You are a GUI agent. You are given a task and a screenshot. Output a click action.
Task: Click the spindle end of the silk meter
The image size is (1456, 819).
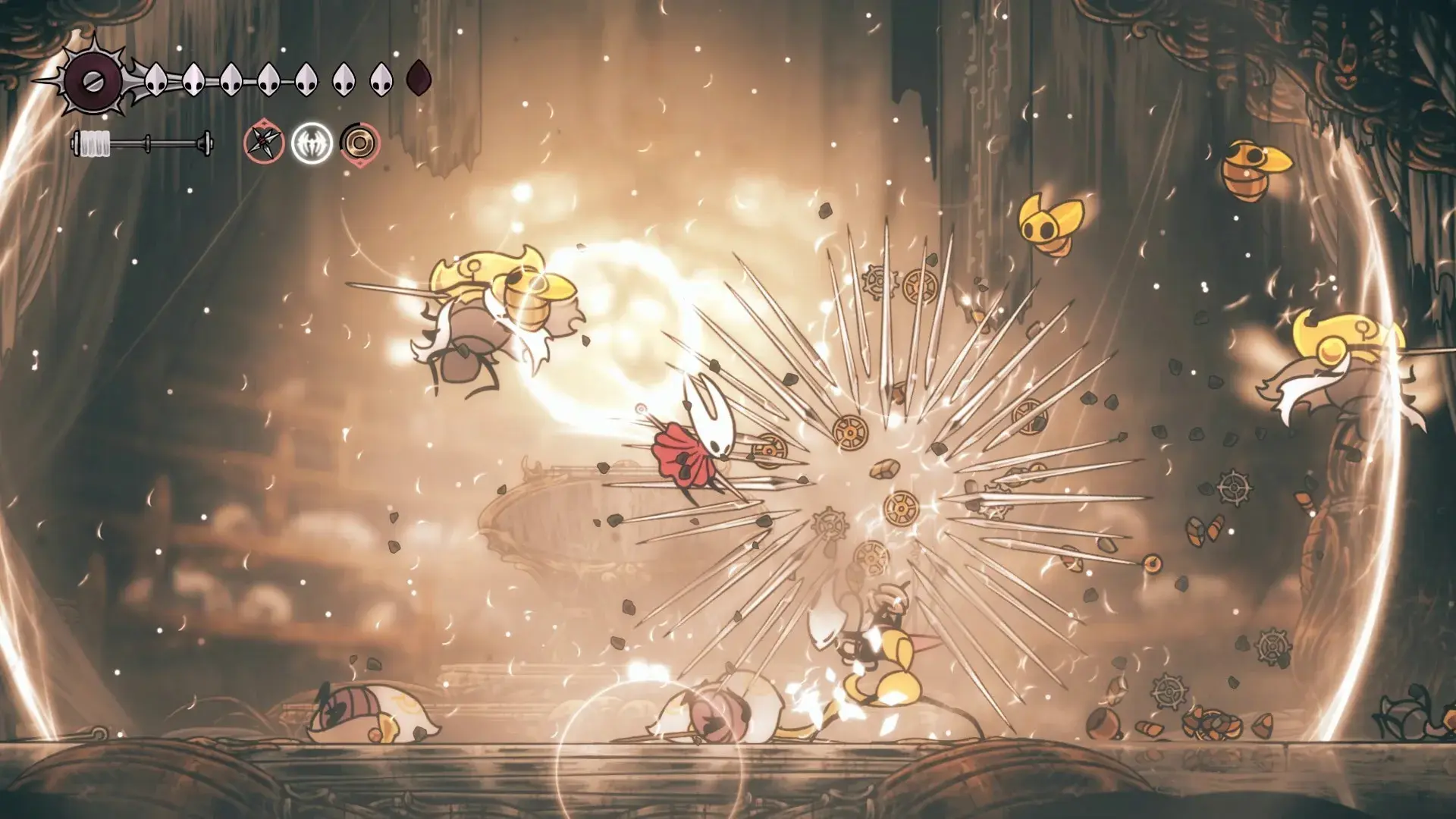[206, 144]
